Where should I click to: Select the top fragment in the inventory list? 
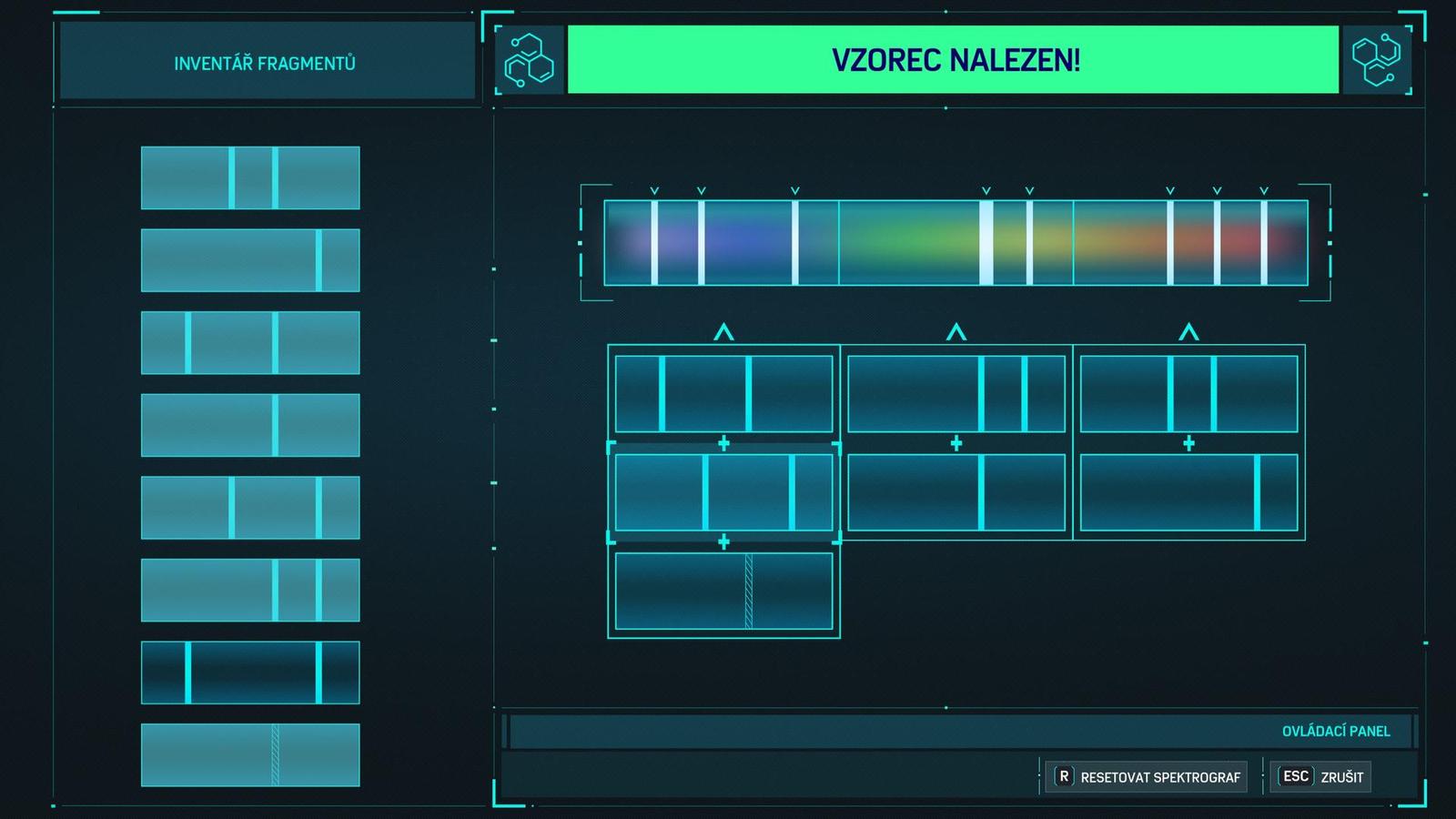click(250, 177)
